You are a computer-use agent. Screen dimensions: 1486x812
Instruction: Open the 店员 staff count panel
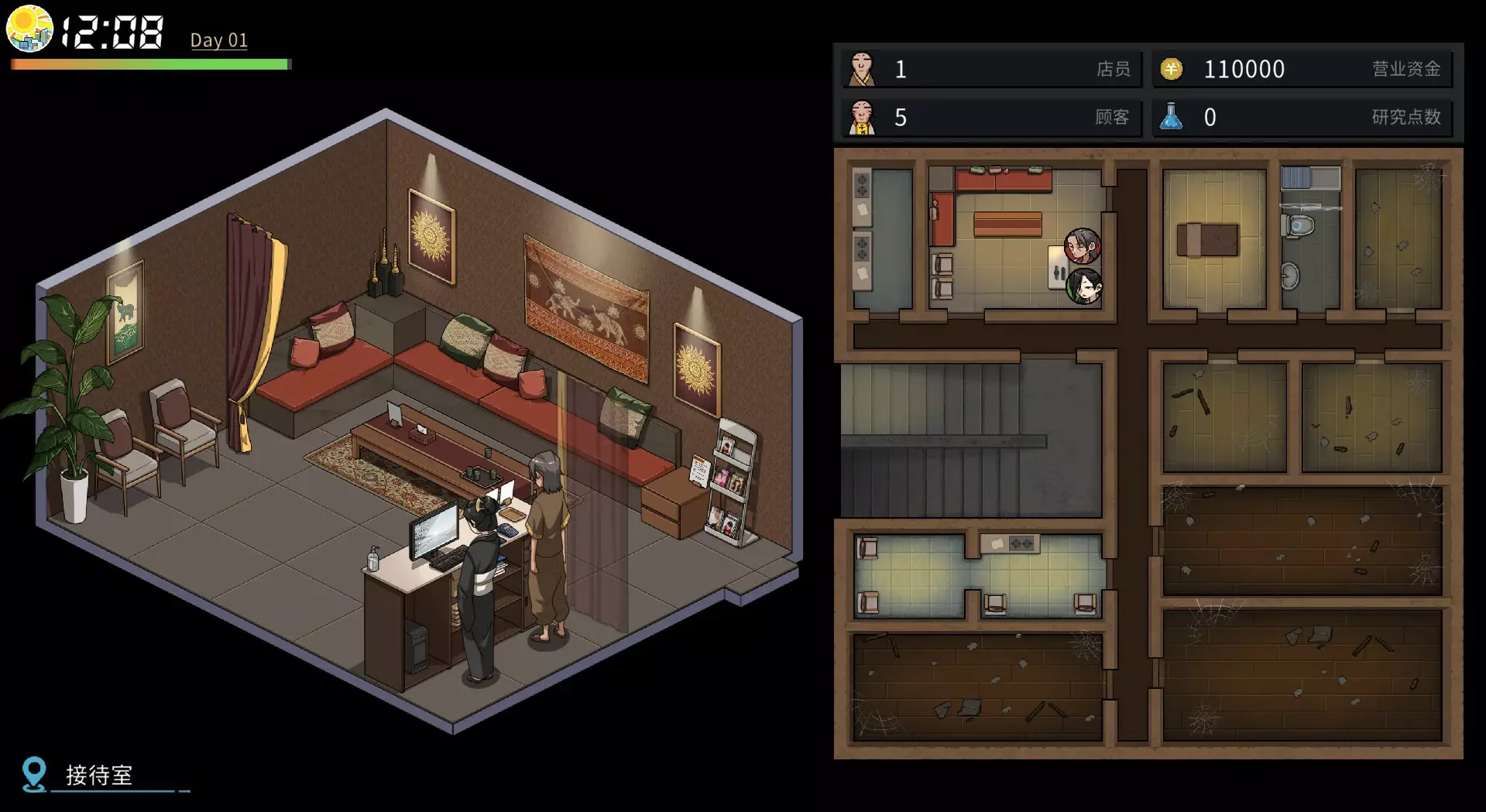coord(991,70)
